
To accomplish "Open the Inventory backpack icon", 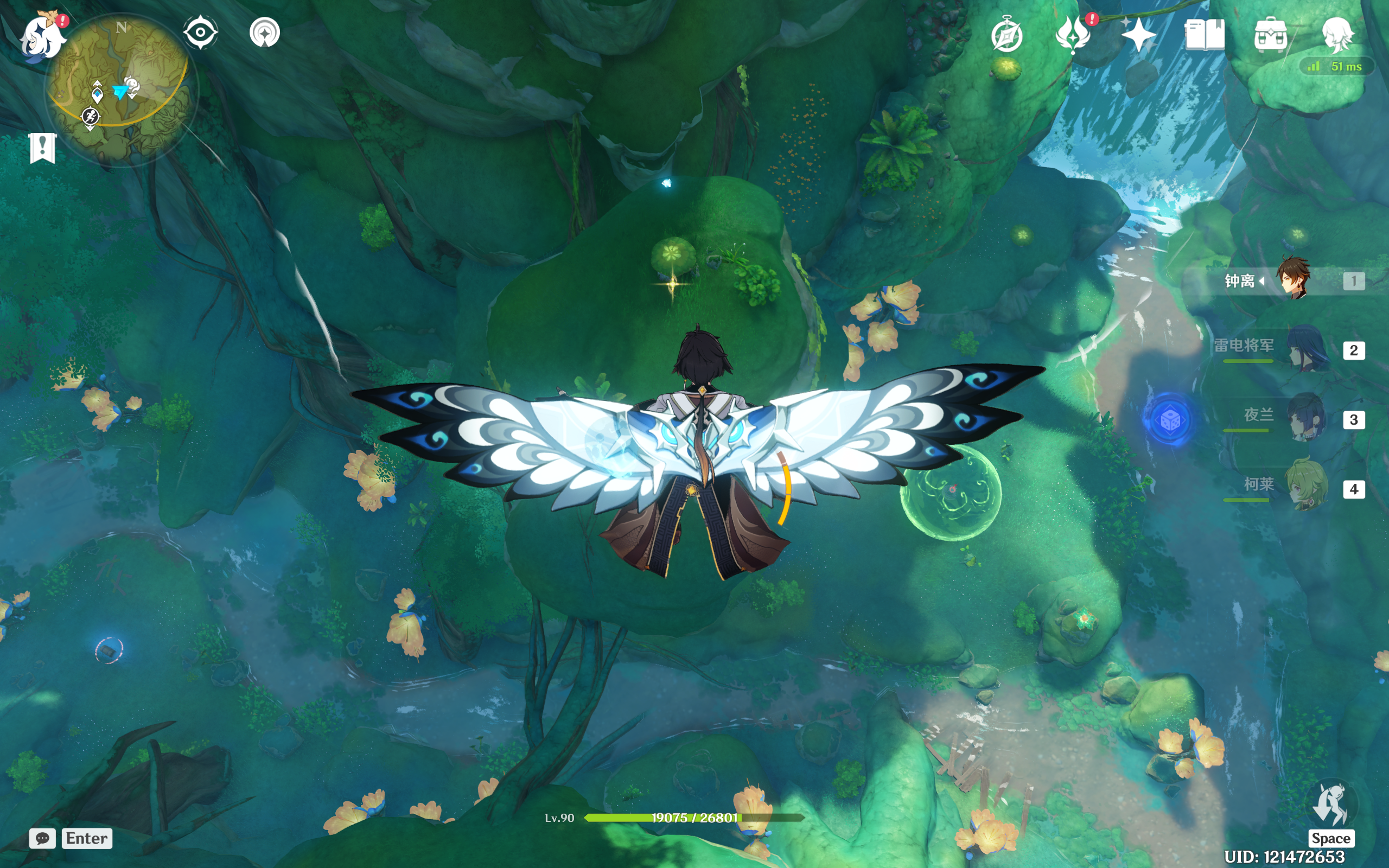I will [1270, 36].
